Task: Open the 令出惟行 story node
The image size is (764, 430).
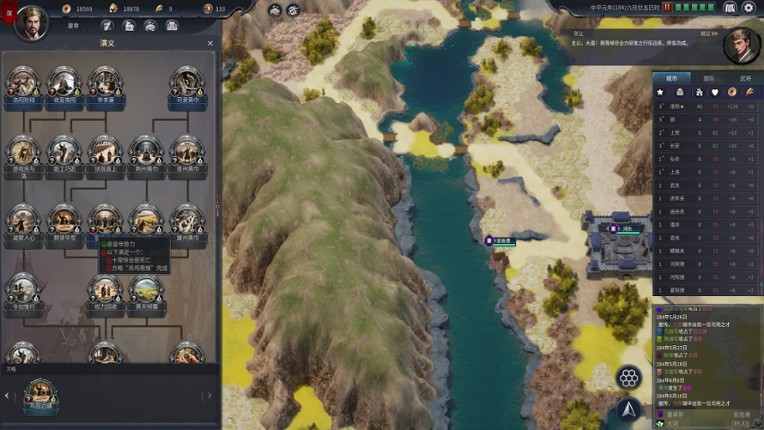Action: [22, 291]
